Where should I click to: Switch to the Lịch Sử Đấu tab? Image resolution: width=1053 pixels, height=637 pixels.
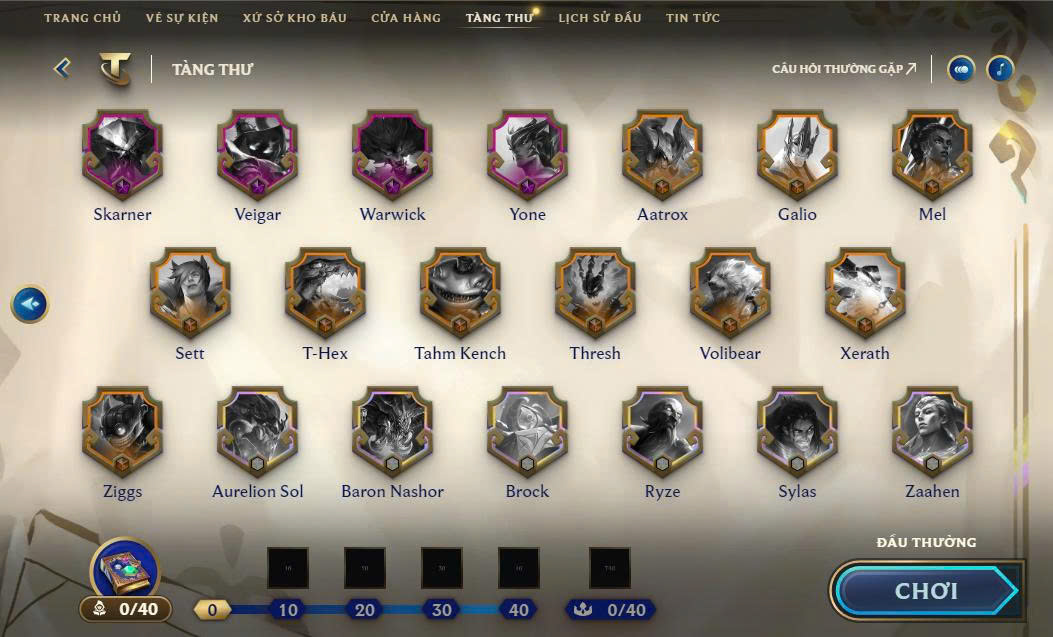pos(599,18)
